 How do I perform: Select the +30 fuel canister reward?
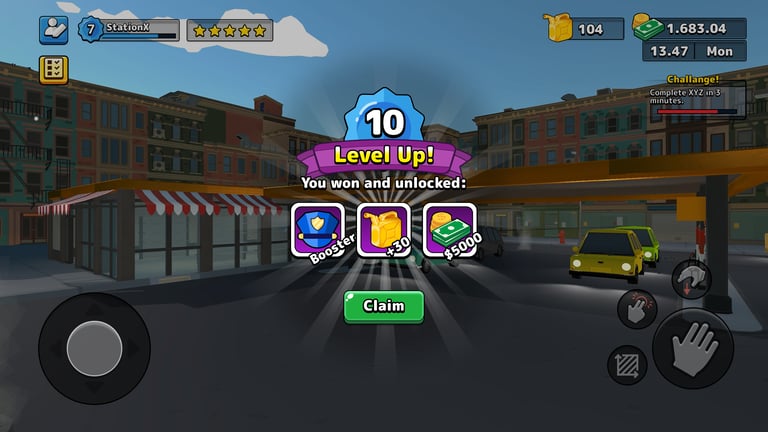point(383,229)
